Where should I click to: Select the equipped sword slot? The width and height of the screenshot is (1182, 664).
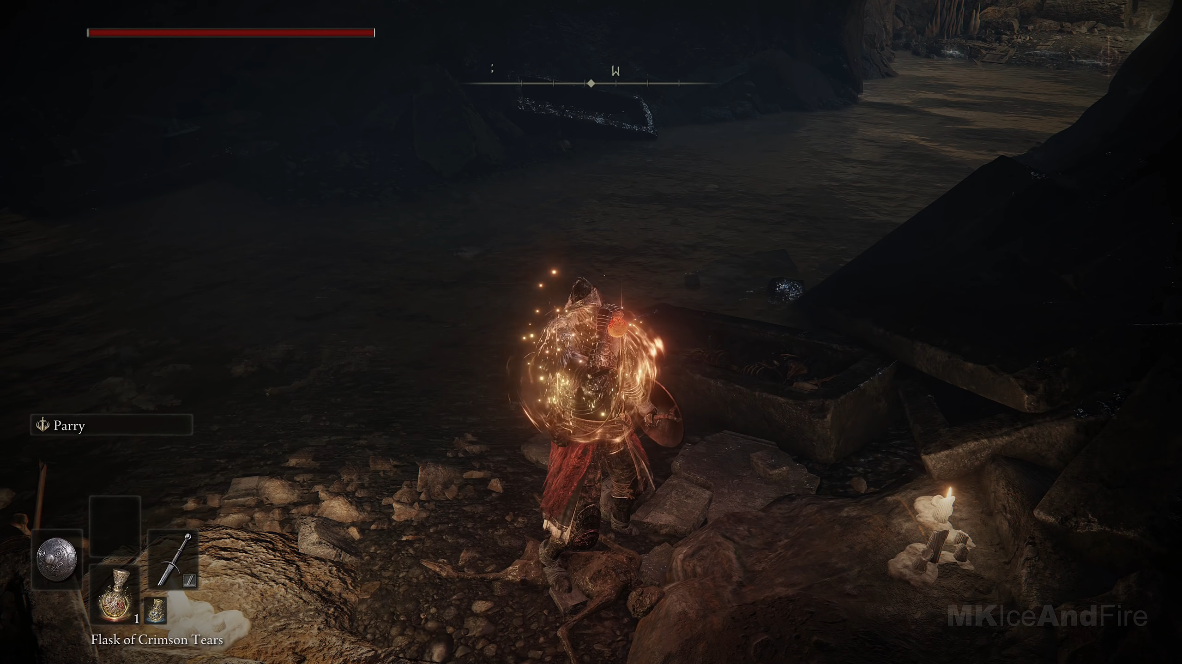(173, 559)
